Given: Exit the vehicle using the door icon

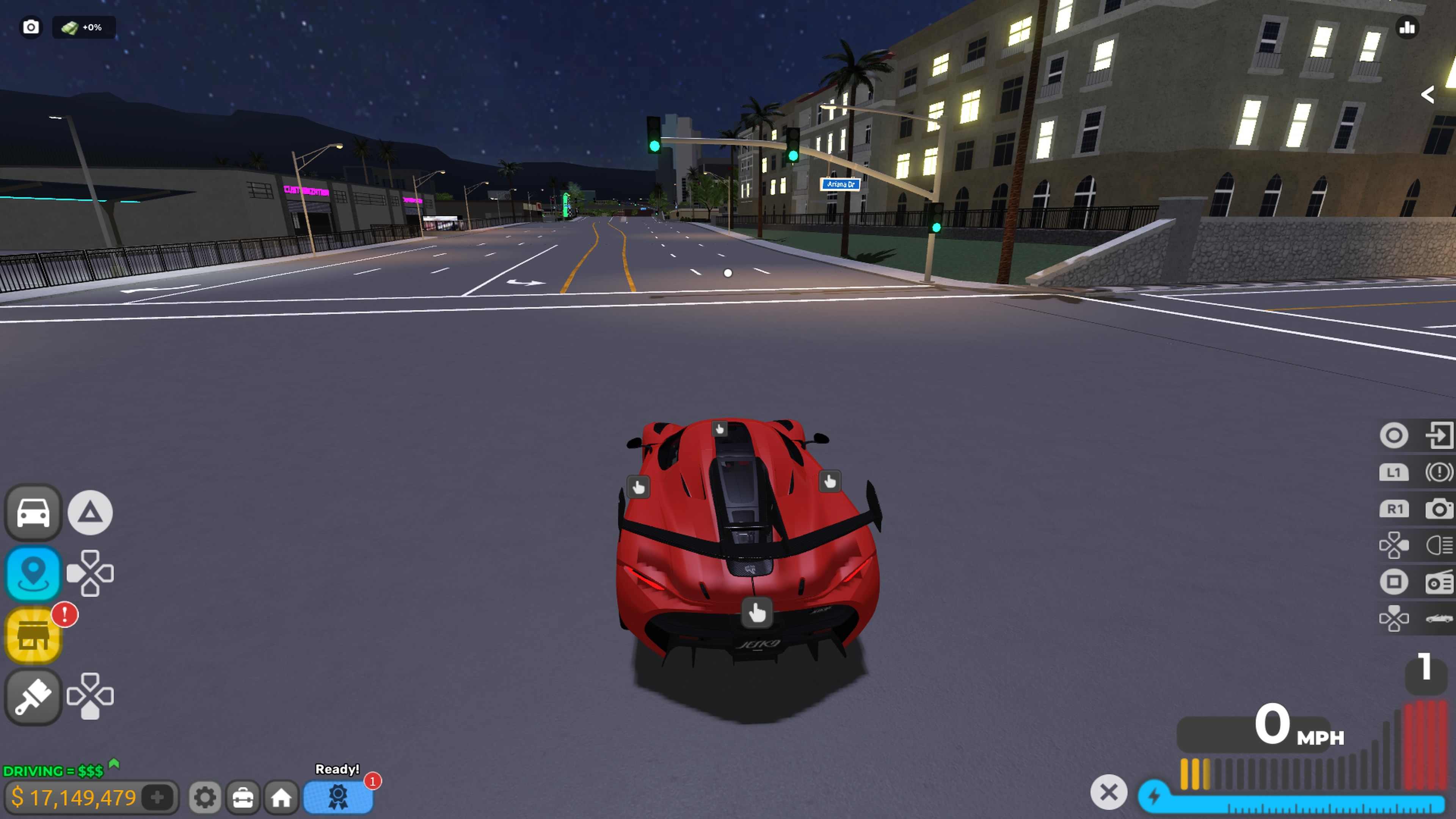Looking at the screenshot, I should pos(1439,435).
